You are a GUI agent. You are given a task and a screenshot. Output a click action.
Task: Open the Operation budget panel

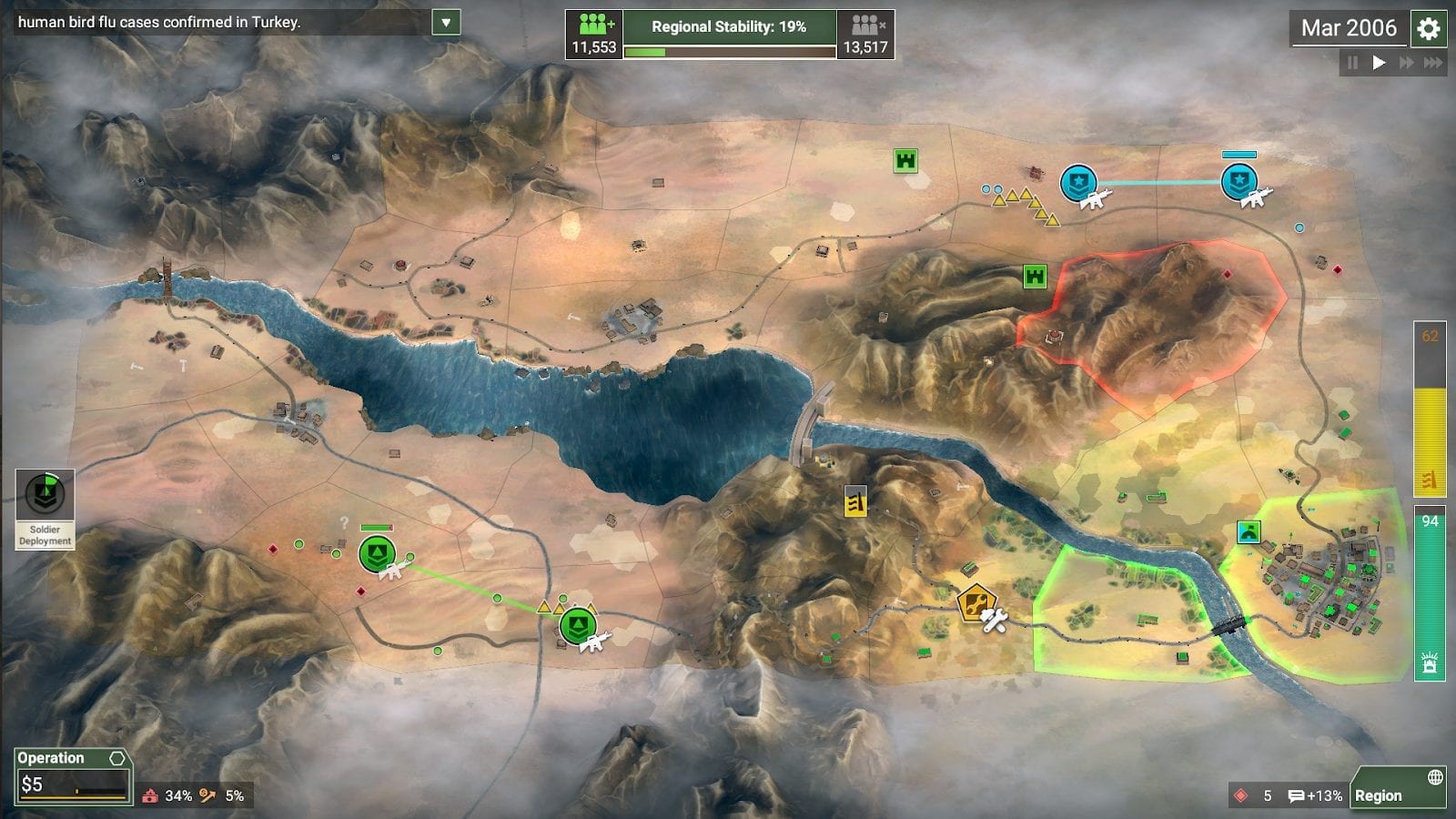tap(73, 776)
